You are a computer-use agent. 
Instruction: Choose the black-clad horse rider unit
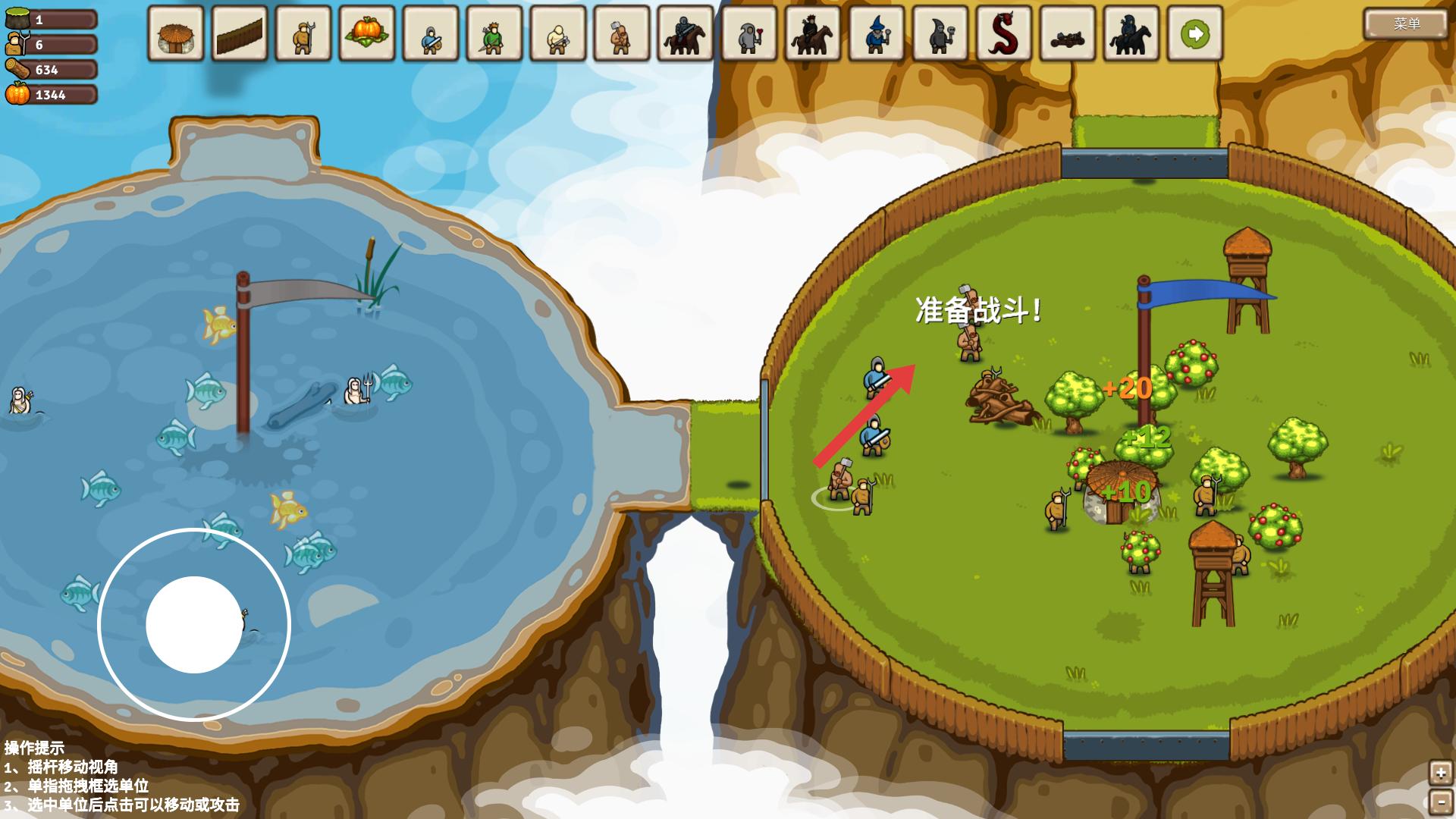click(x=812, y=34)
